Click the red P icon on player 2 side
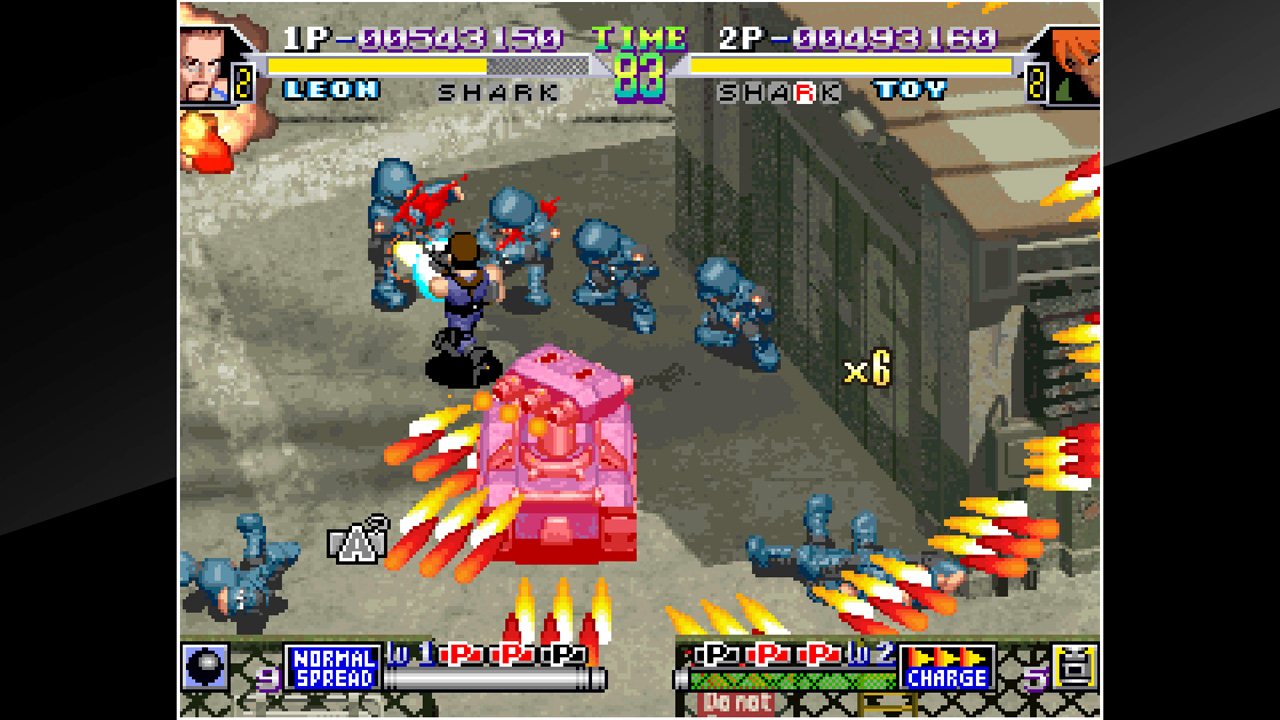The width and height of the screenshot is (1280, 720). click(x=767, y=655)
